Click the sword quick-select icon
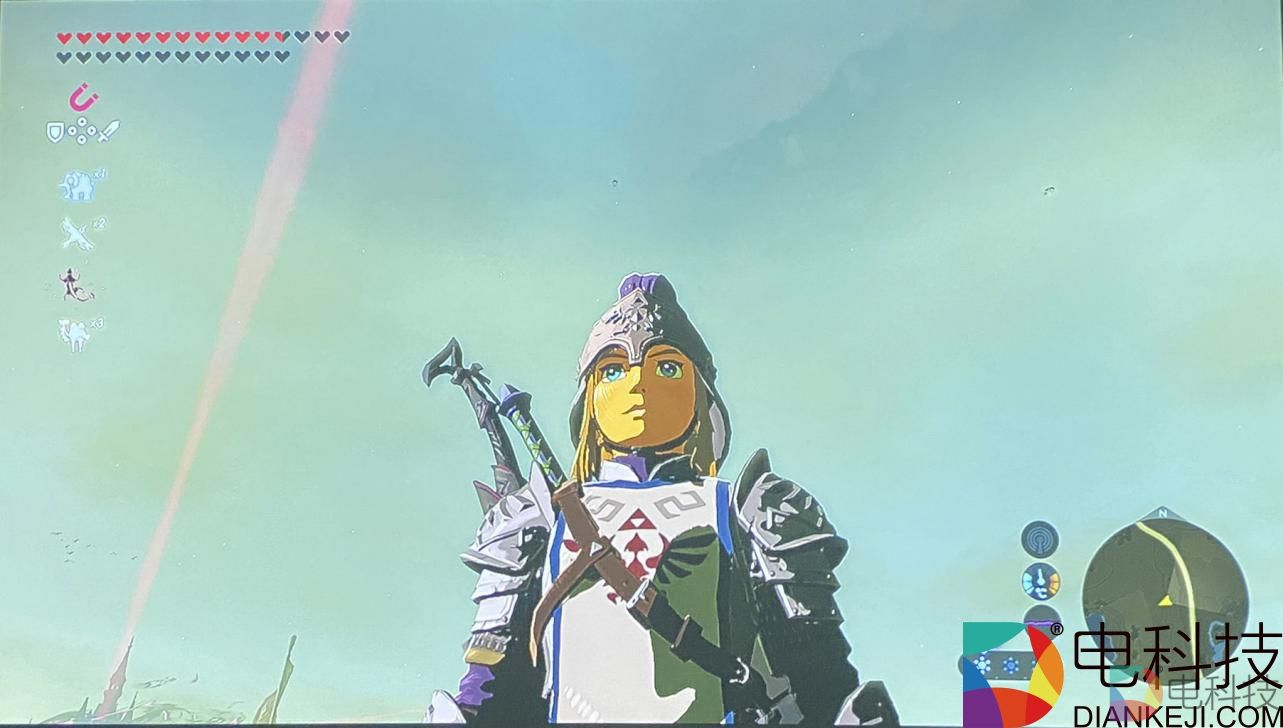The width and height of the screenshot is (1283, 728). (x=109, y=130)
